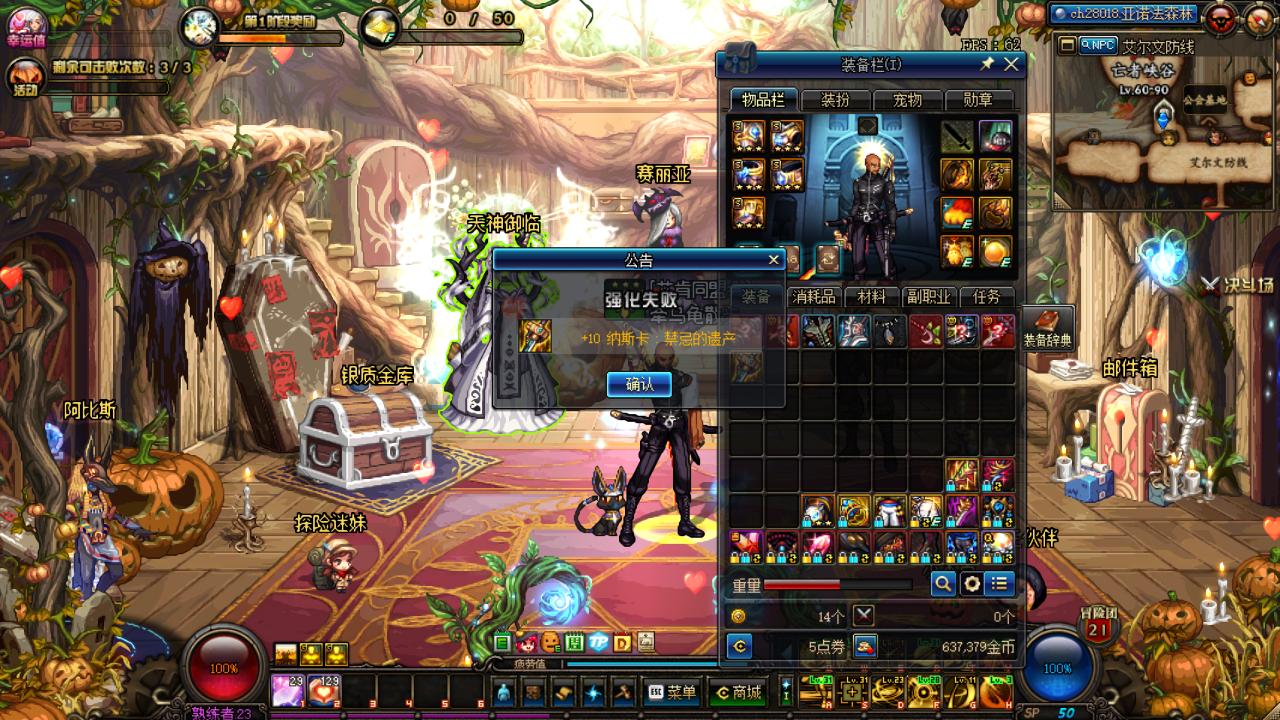This screenshot has height=720, width=1280.
Task: Show the 消耗品 item category
Action: coord(813,297)
